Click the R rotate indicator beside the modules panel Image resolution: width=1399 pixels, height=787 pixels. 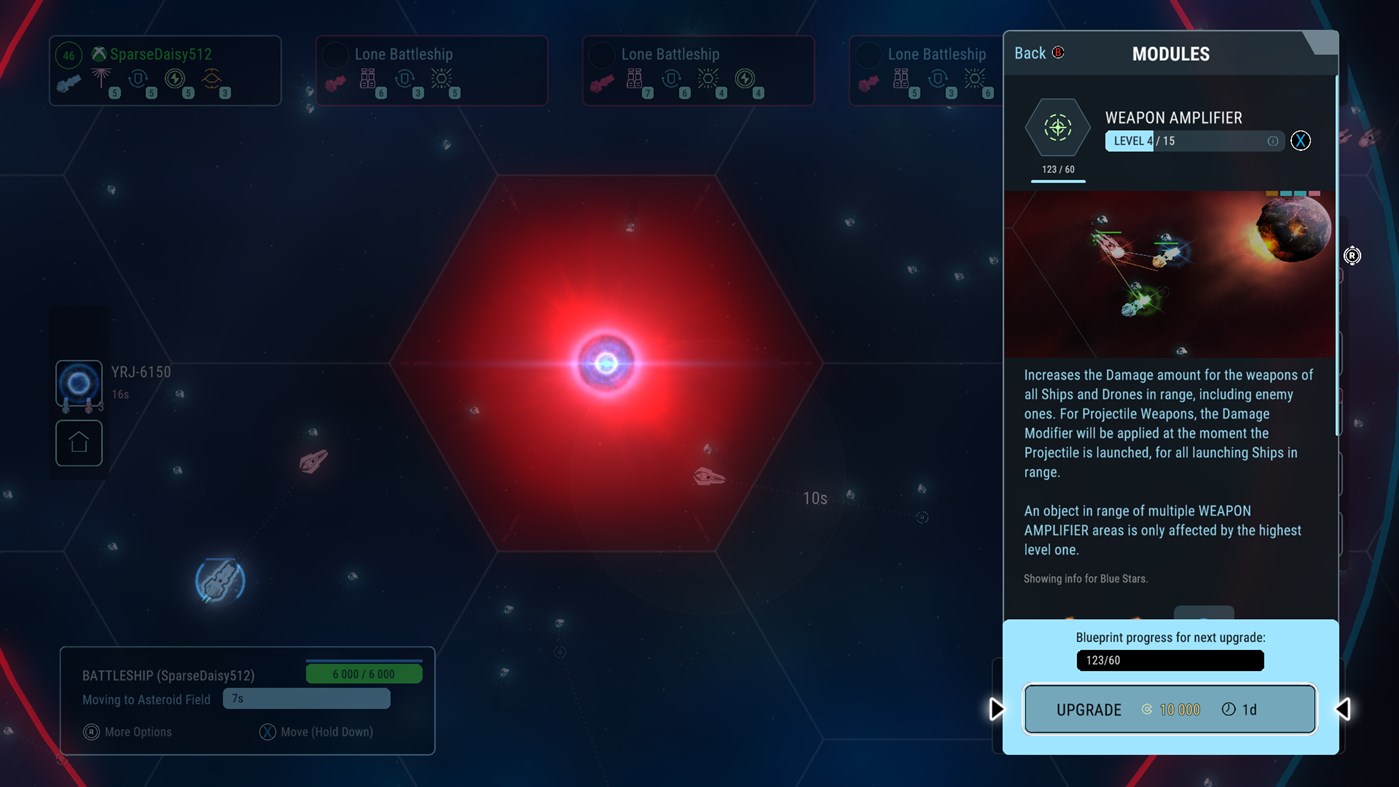[x=1352, y=256]
